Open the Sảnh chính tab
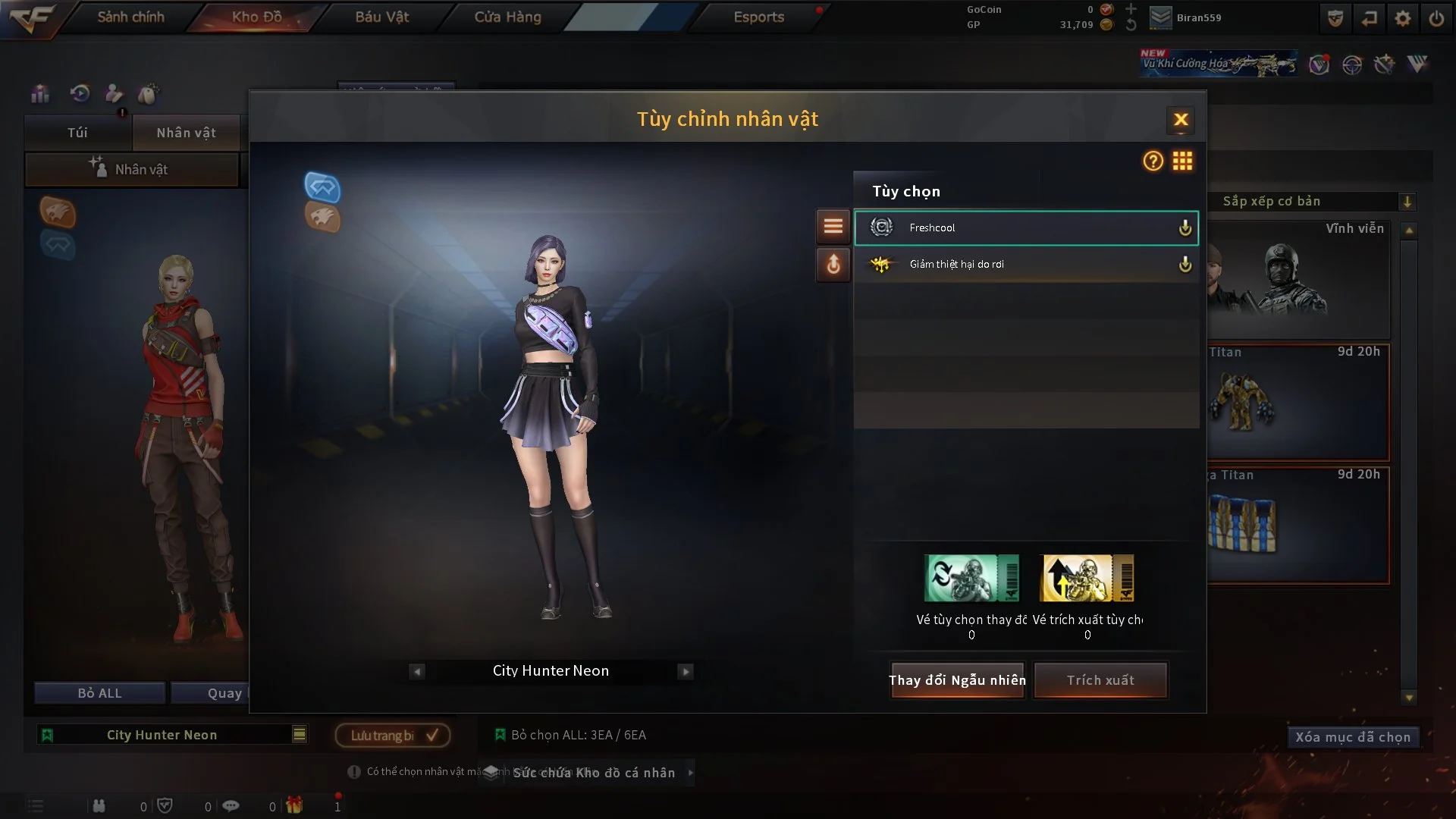The image size is (1456, 819). pyautogui.click(x=130, y=17)
